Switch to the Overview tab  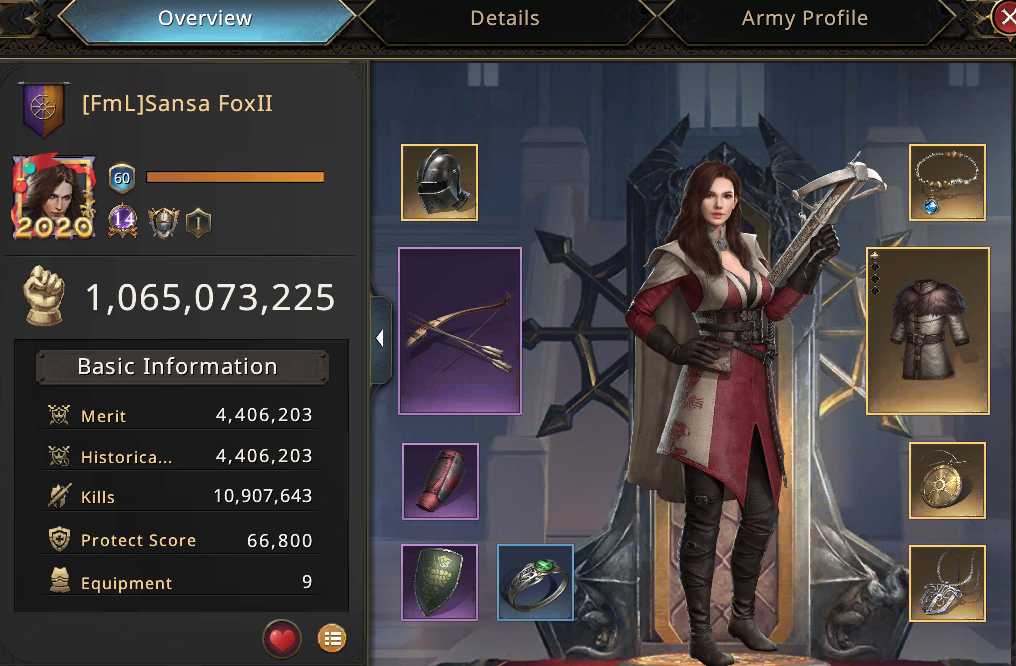pyautogui.click(x=205, y=19)
